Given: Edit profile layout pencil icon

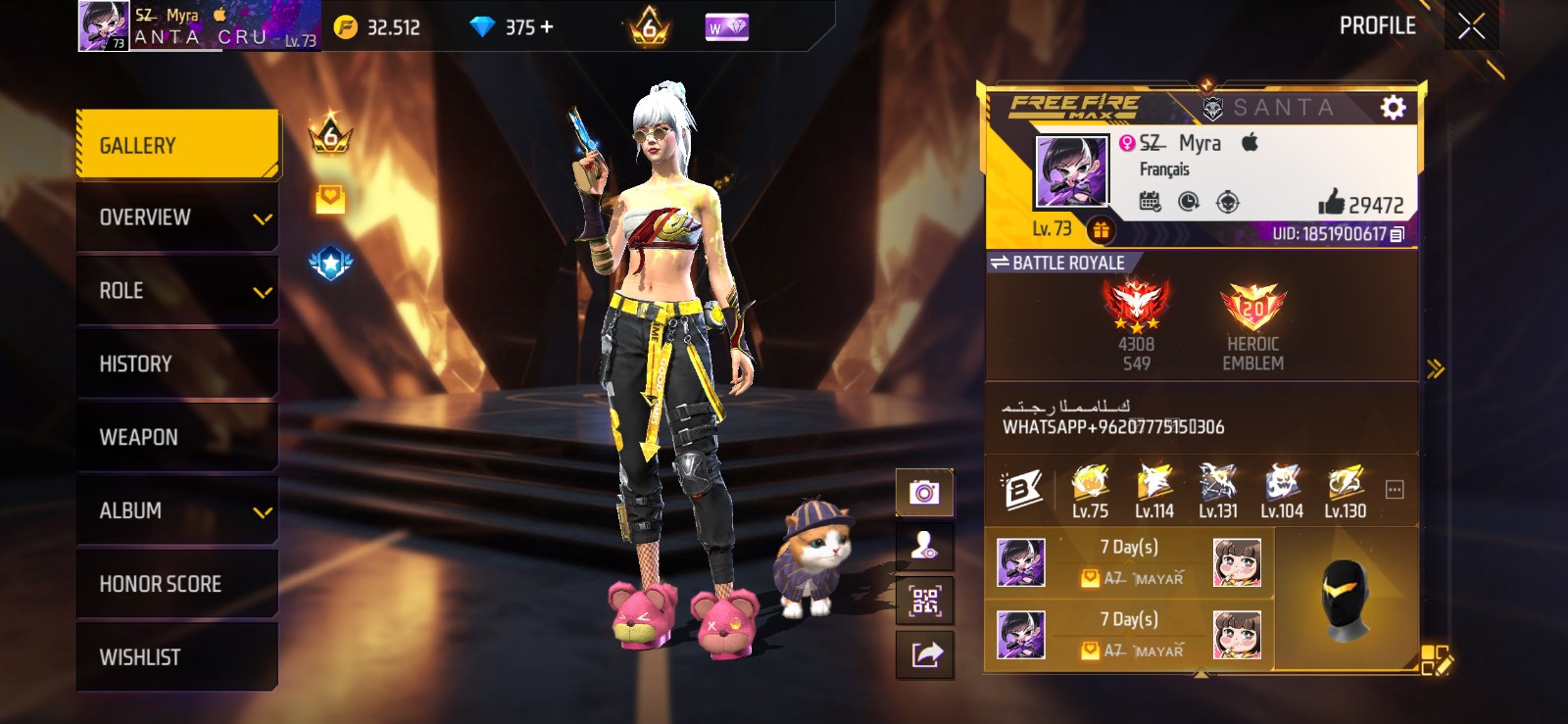Looking at the screenshot, I should pos(1437,660).
